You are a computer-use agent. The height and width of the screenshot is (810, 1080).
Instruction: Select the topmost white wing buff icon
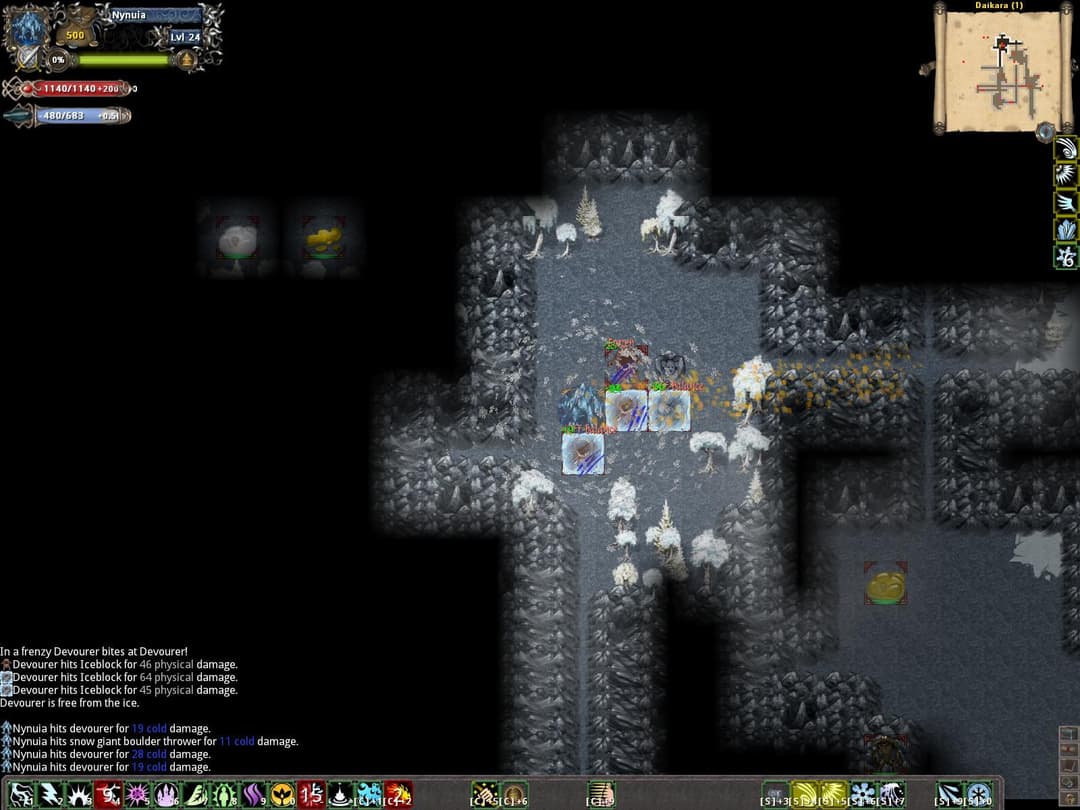[x=1066, y=149]
